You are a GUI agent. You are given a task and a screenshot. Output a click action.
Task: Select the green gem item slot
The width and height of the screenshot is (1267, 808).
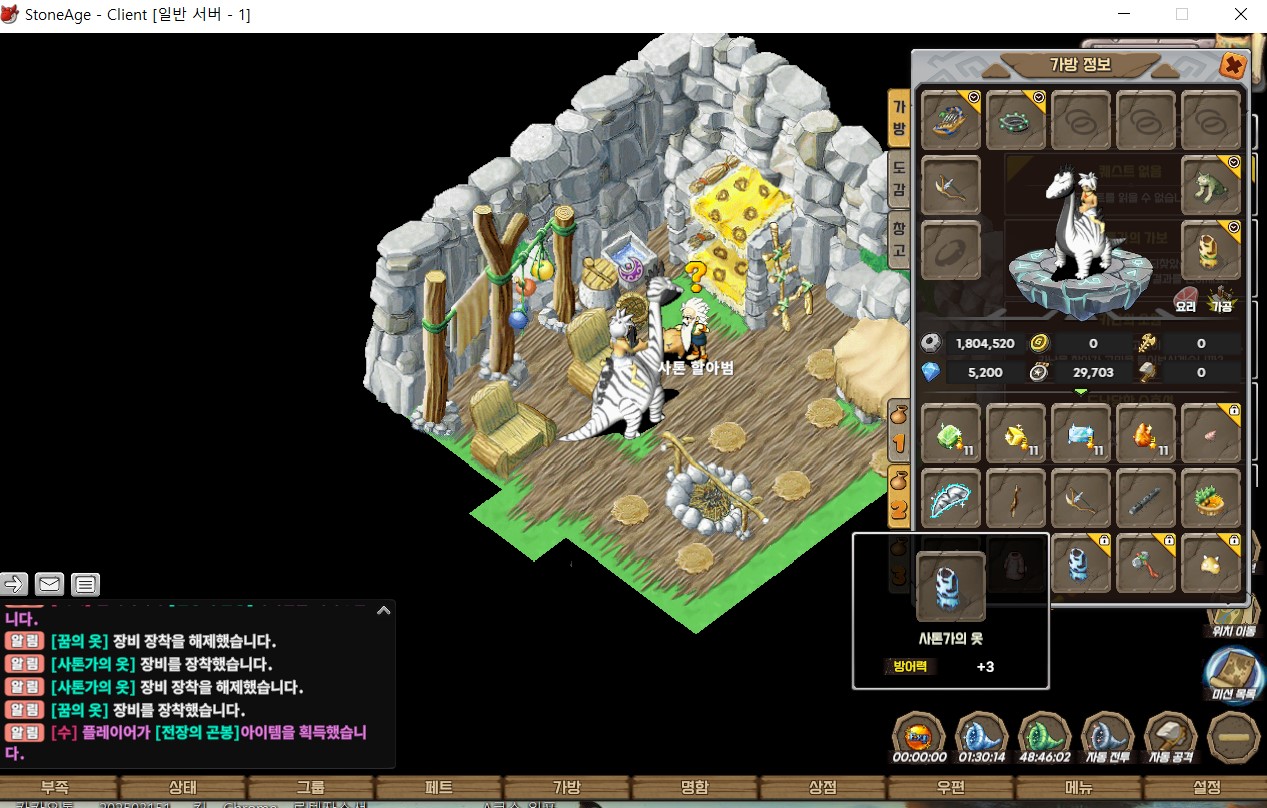(x=951, y=435)
